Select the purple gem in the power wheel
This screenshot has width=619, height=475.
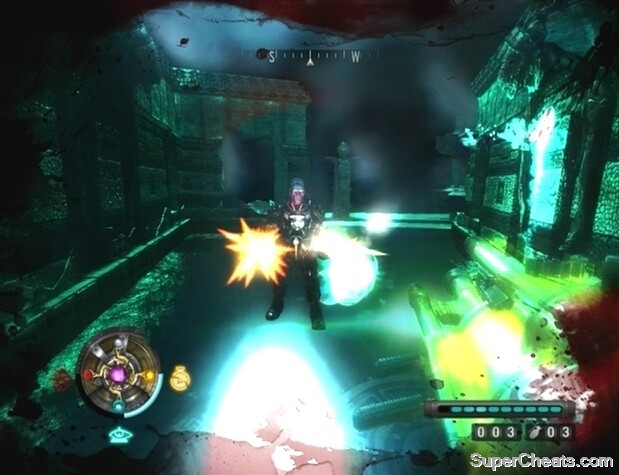coord(117,375)
